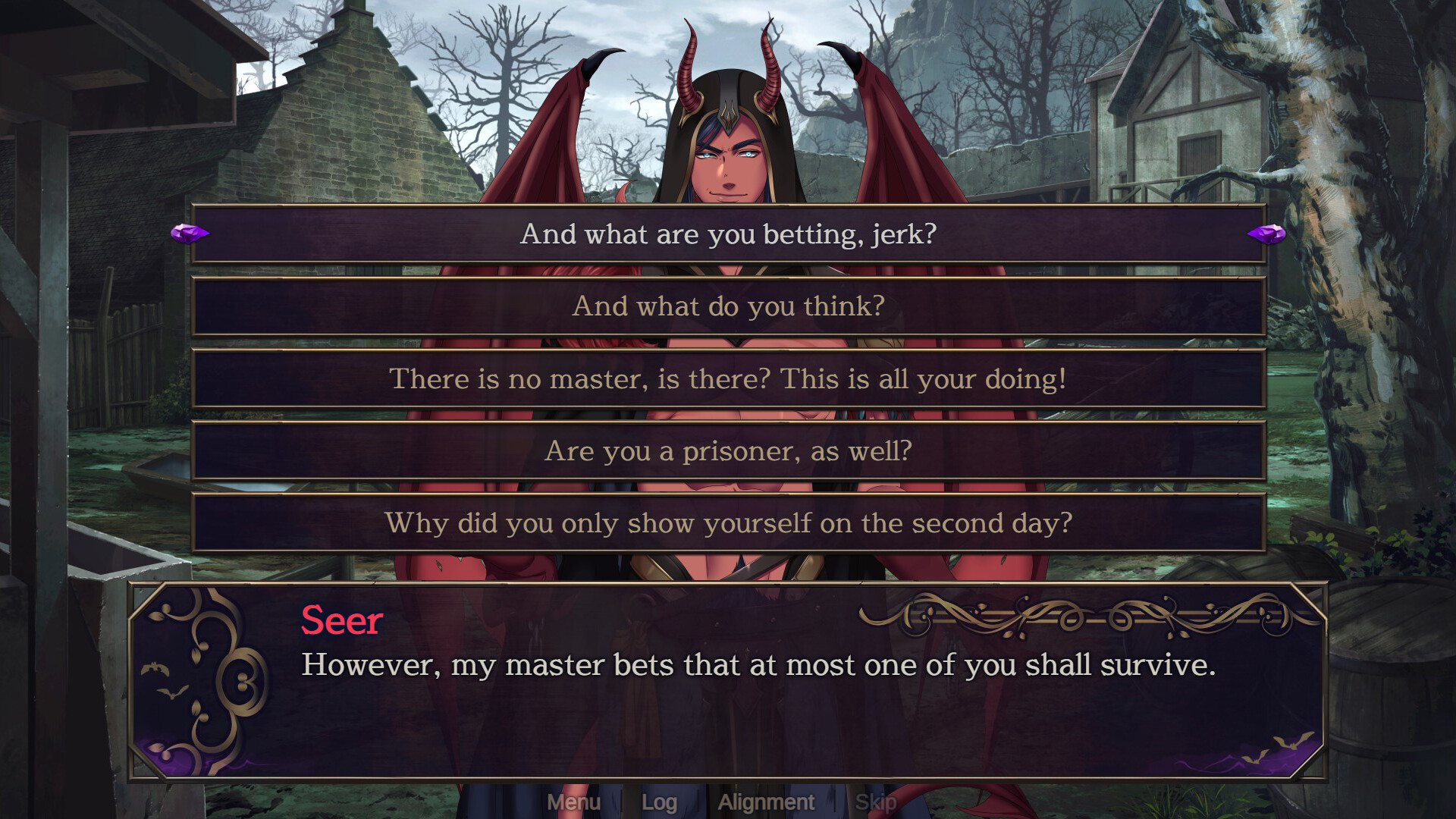Ask why he only showed himself on the second day
Viewport: 1456px width, 819px height.
(728, 523)
